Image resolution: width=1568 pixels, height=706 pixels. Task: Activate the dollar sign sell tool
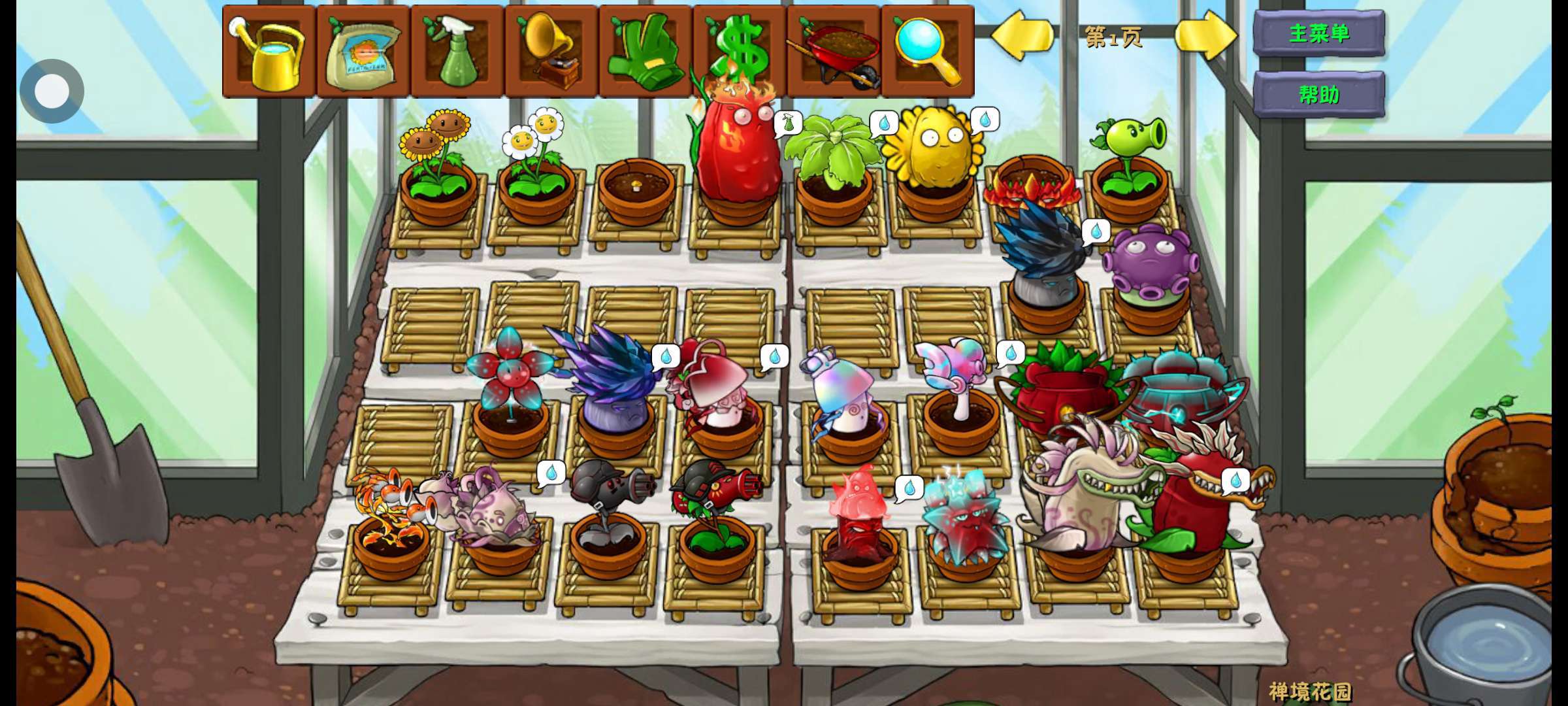pyautogui.click(x=740, y=51)
